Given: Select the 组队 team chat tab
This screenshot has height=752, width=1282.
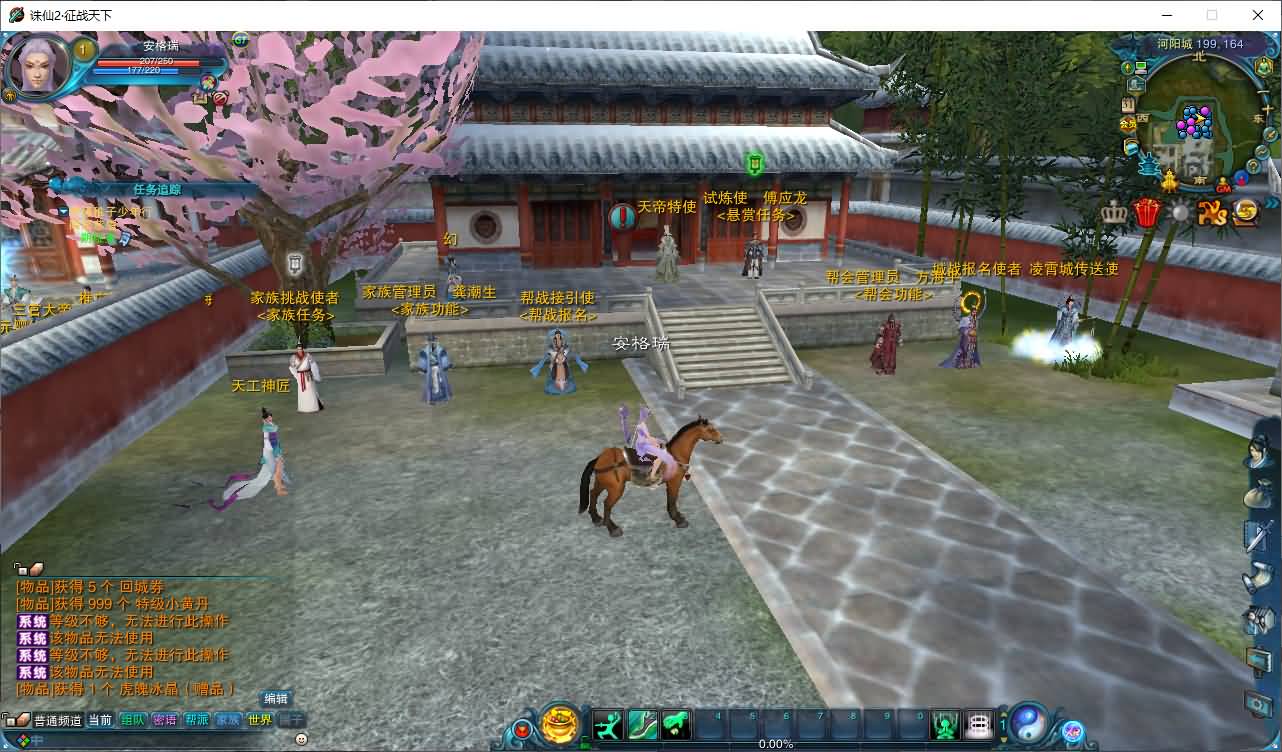Looking at the screenshot, I should [x=132, y=719].
